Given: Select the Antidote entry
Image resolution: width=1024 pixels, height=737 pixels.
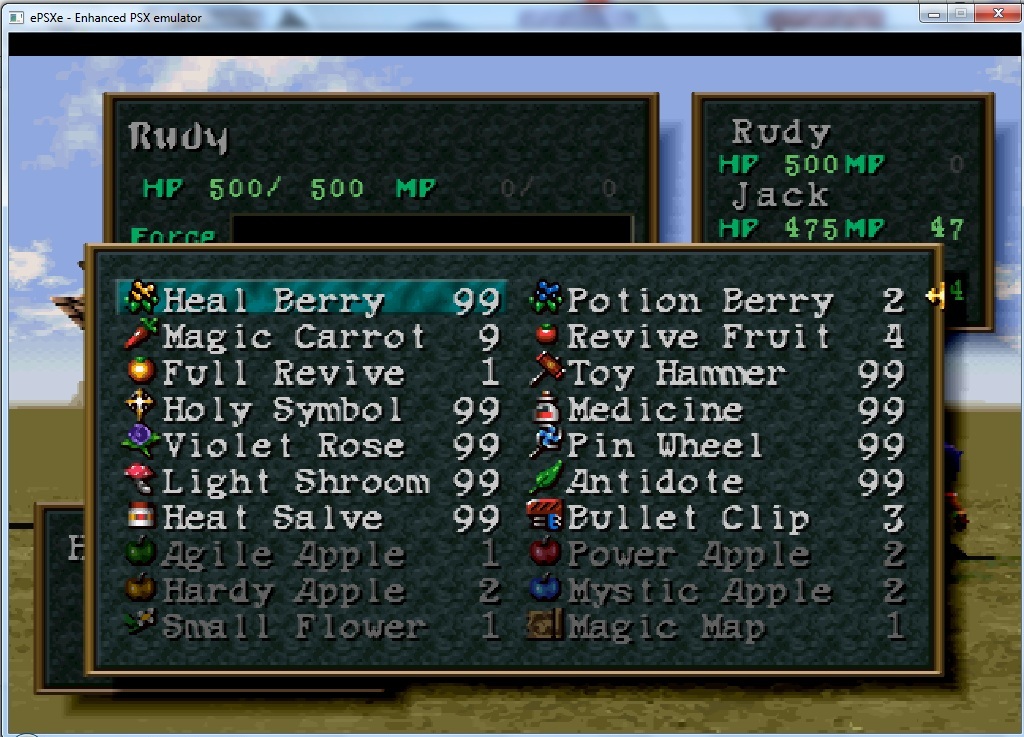Looking at the screenshot, I should [x=655, y=482].
